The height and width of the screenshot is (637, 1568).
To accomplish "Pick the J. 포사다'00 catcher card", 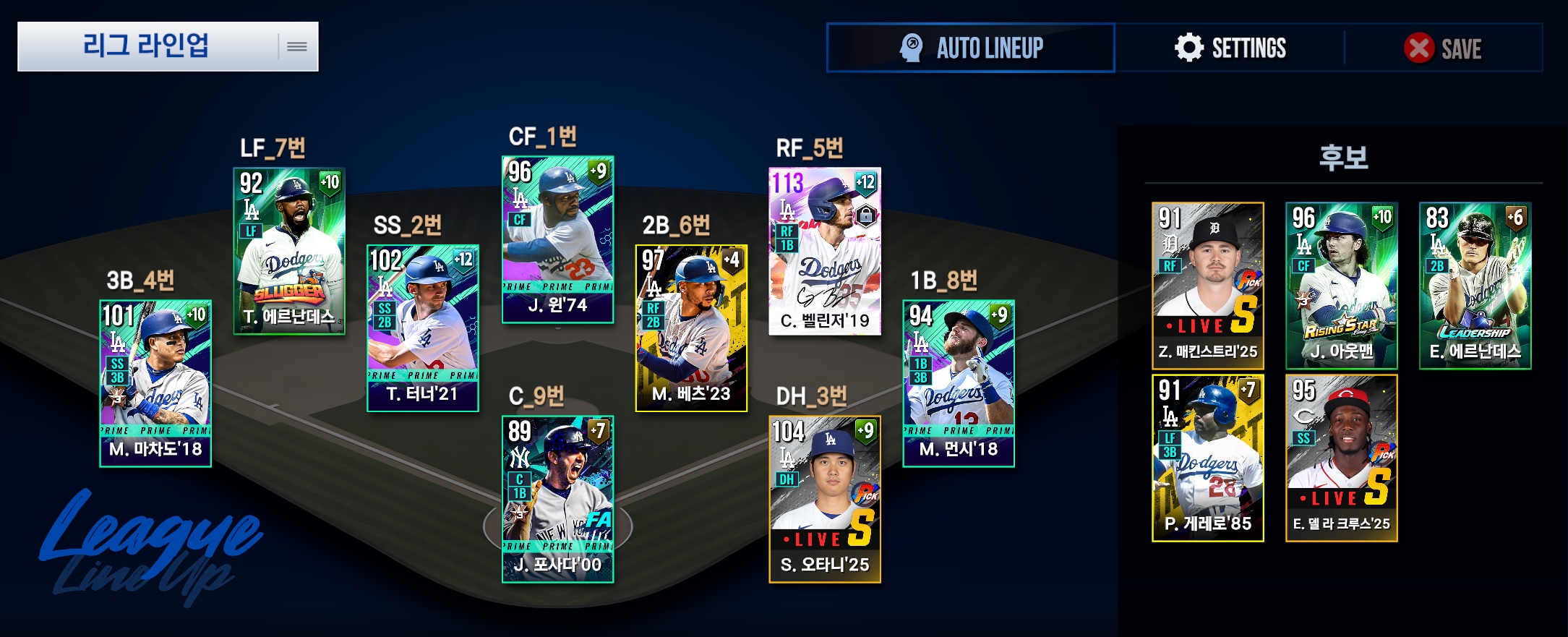I will (558, 499).
